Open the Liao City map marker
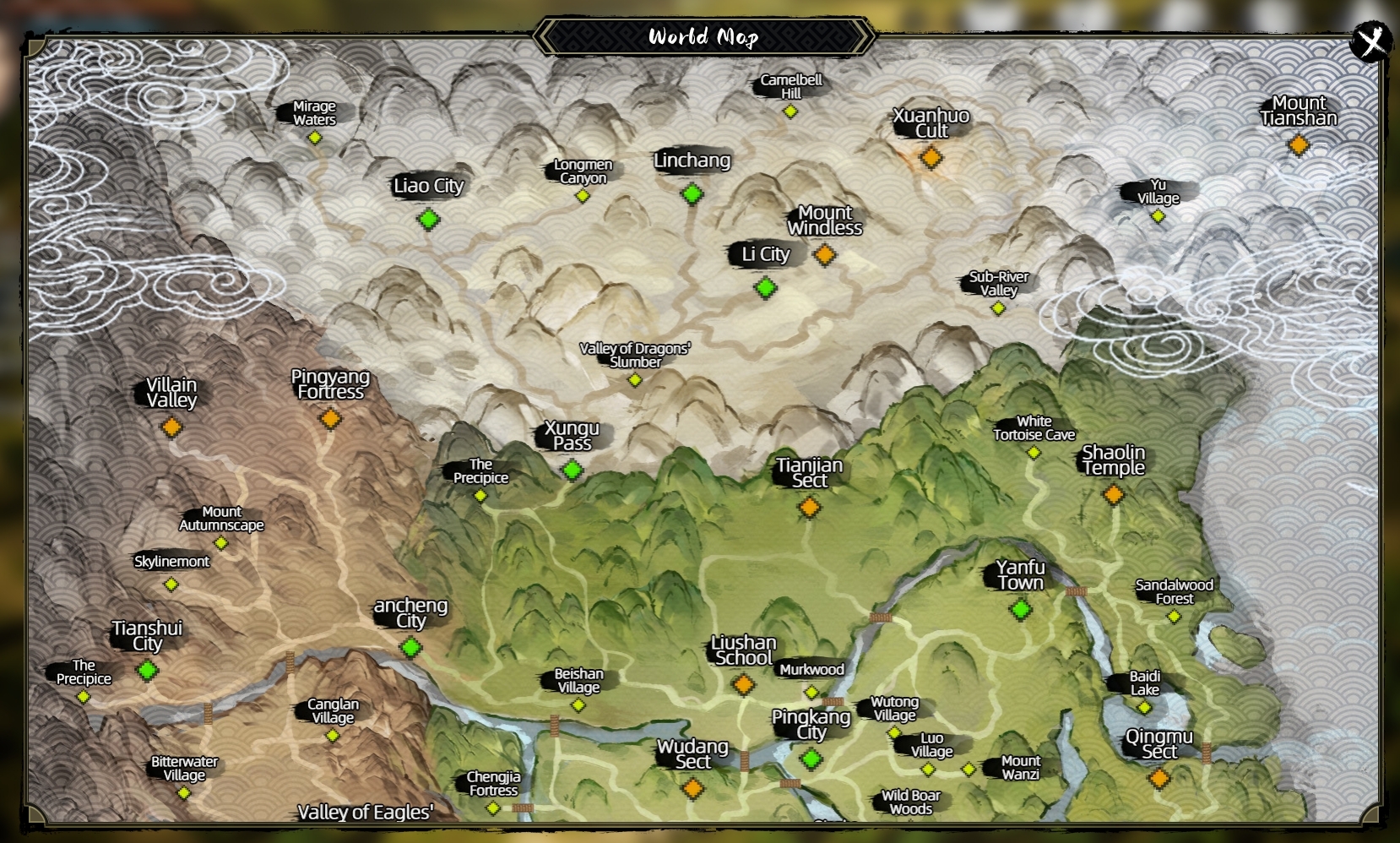Image resolution: width=1400 pixels, height=843 pixels. (x=427, y=220)
